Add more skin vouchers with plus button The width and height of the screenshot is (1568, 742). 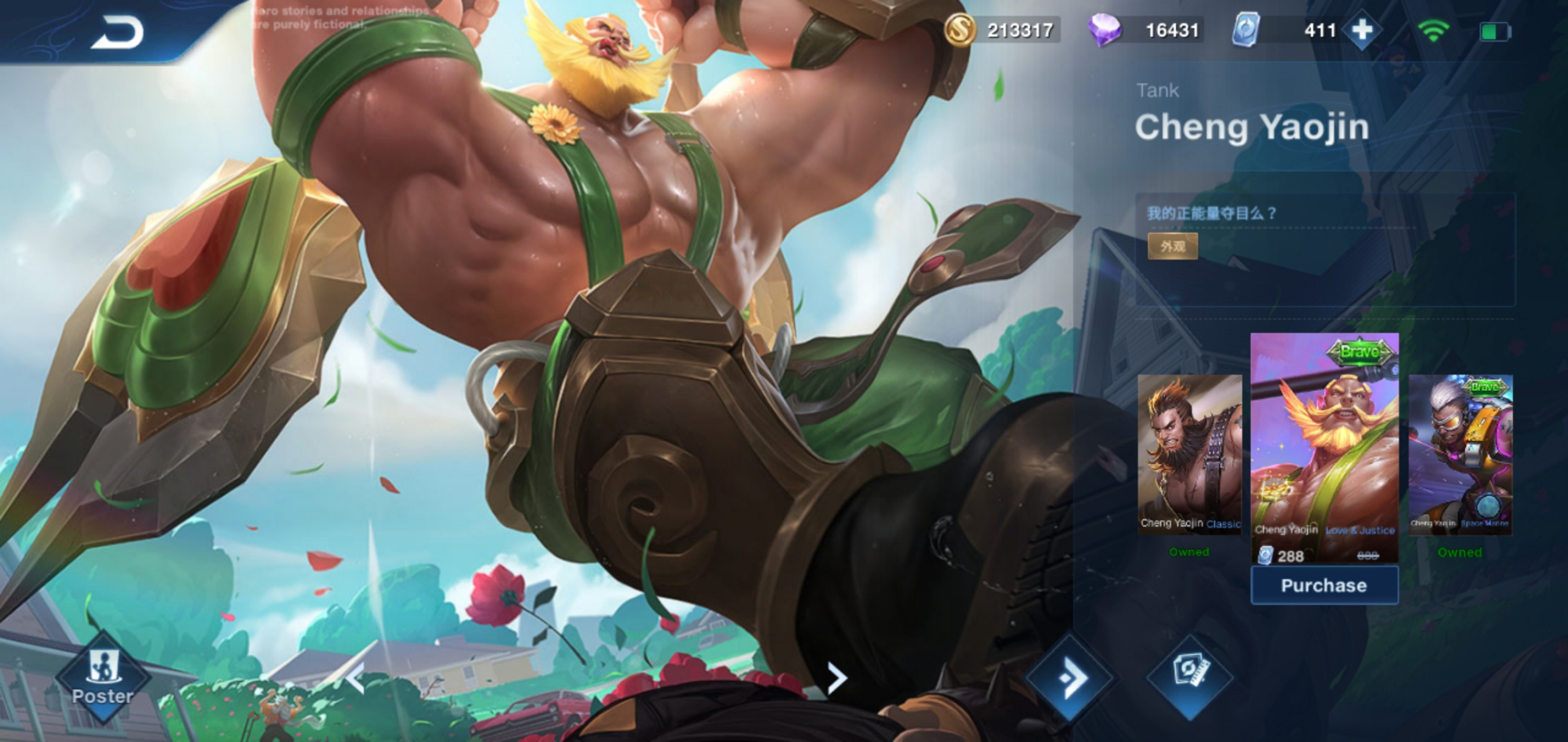1362,31
